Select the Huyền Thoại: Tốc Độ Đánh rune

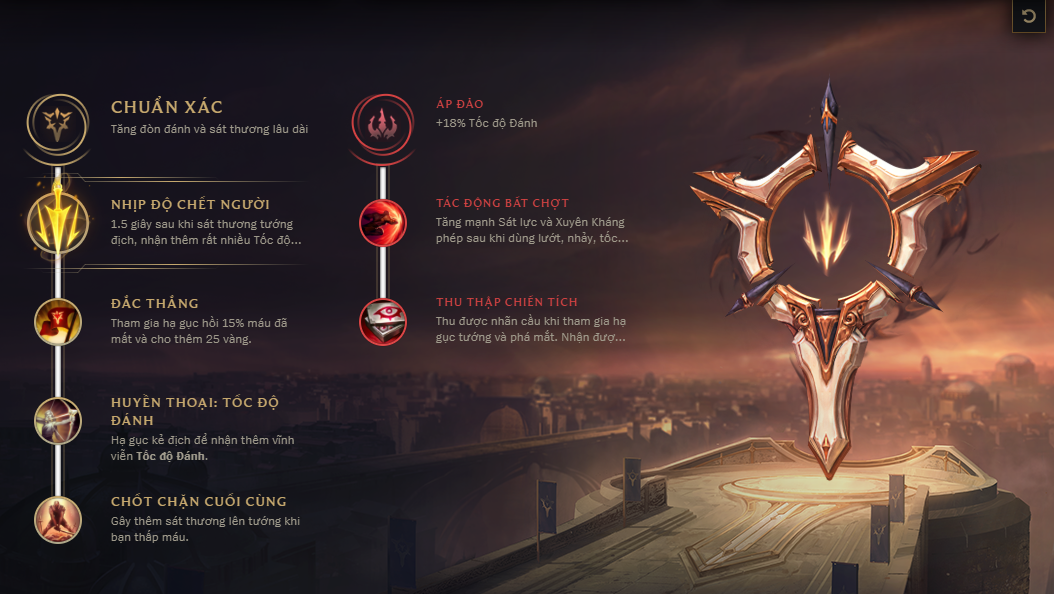tap(58, 420)
